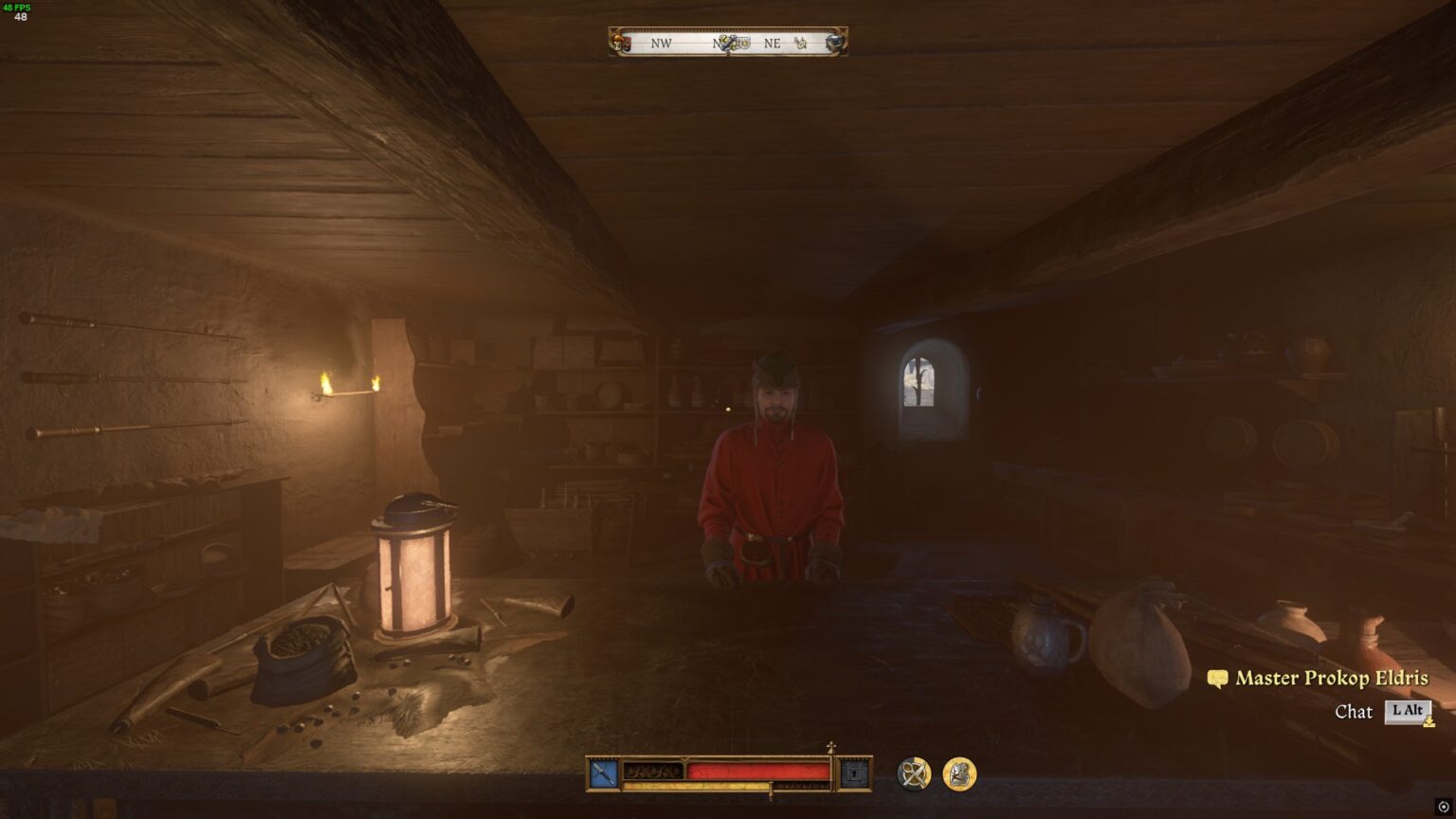Click the rabbit marker beside the NE heading

(801, 43)
